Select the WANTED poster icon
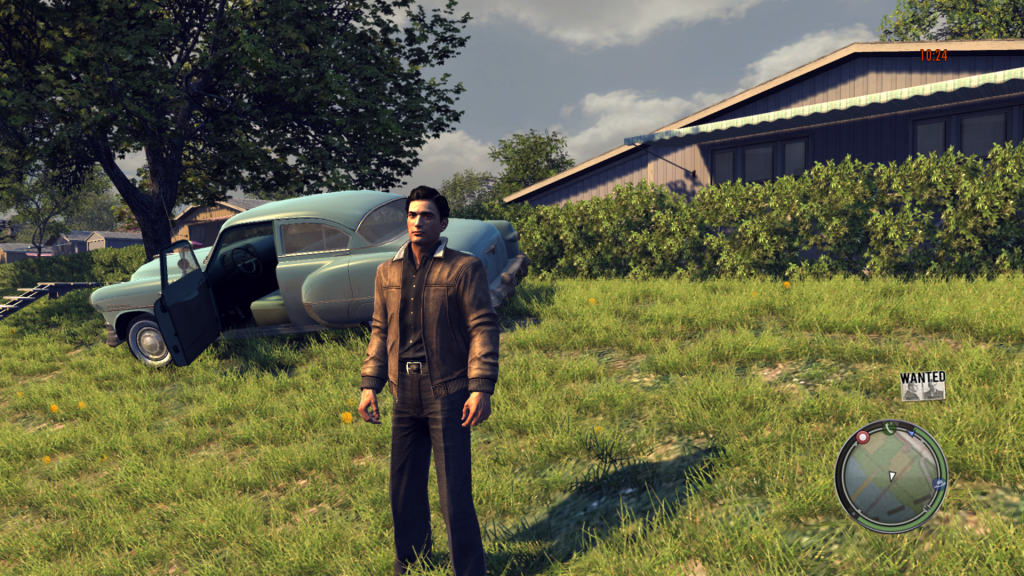Image resolution: width=1024 pixels, height=576 pixels. [922, 386]
